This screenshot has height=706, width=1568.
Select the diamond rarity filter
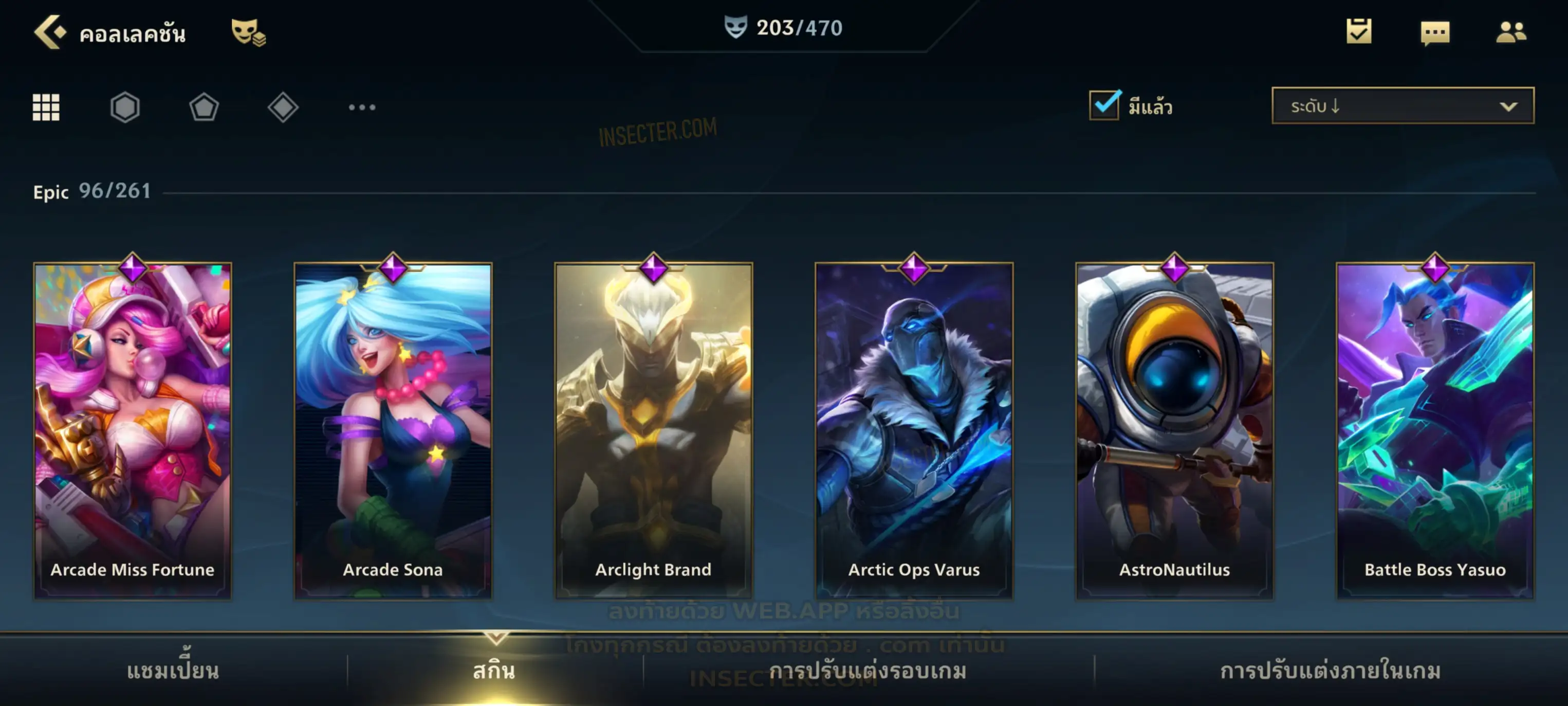[283, 107]
